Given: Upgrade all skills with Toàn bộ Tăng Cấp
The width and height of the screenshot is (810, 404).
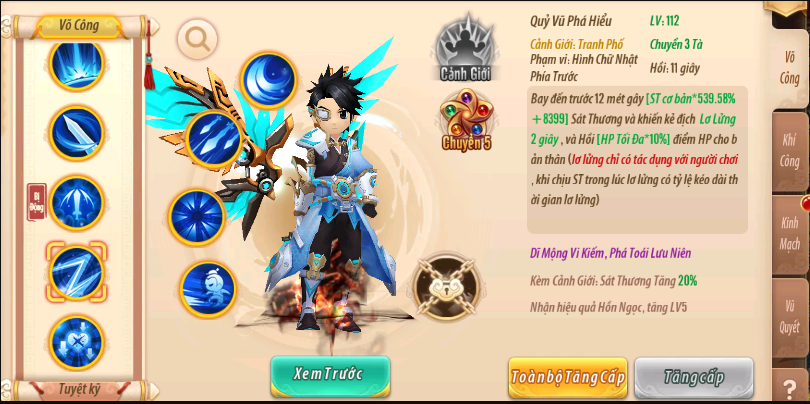Looking at the screenshot, I should click(567, 377).
